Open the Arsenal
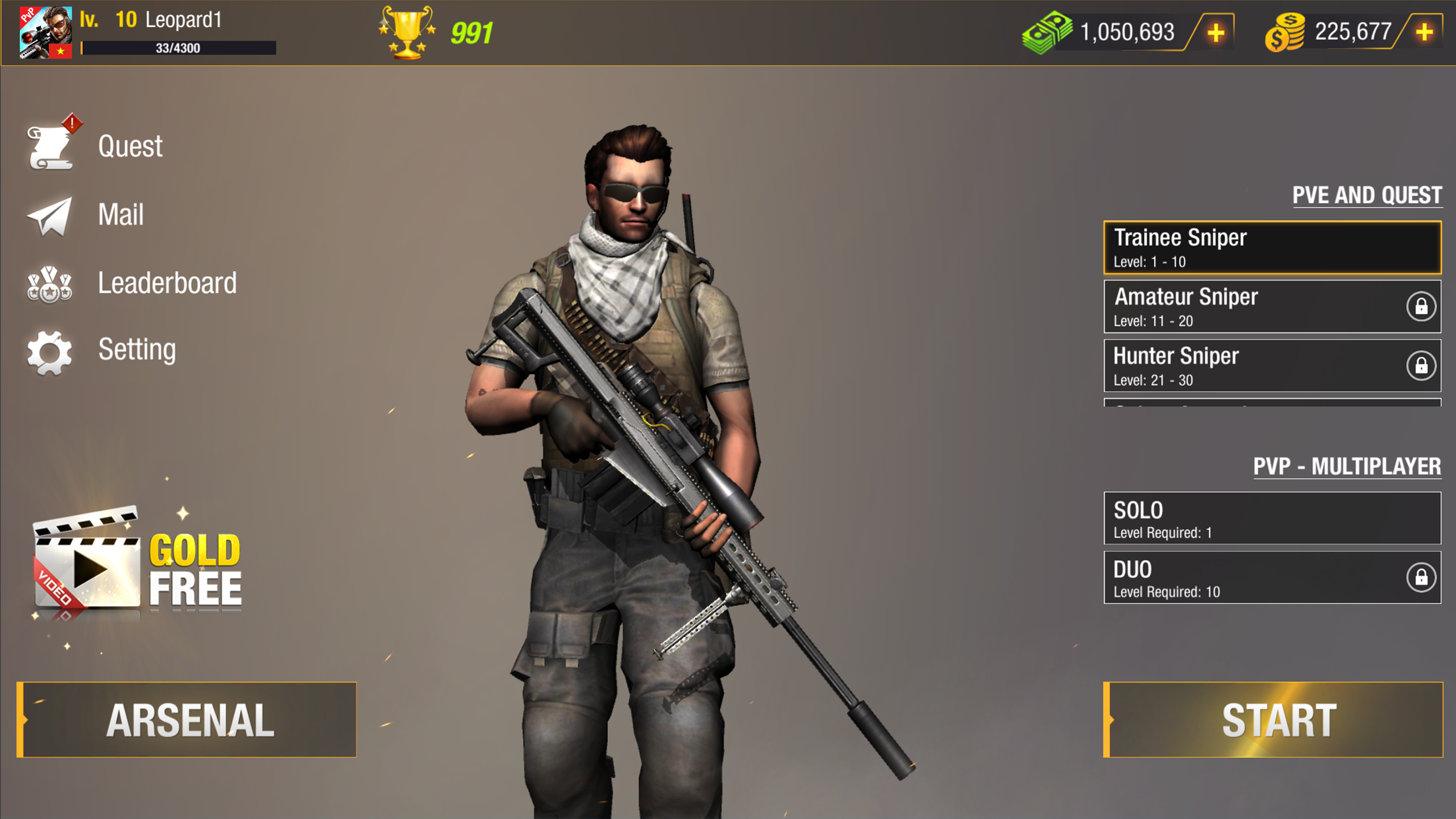This screenshot has width=1456, height=819. pyautogui.click(x=187, y=719)
